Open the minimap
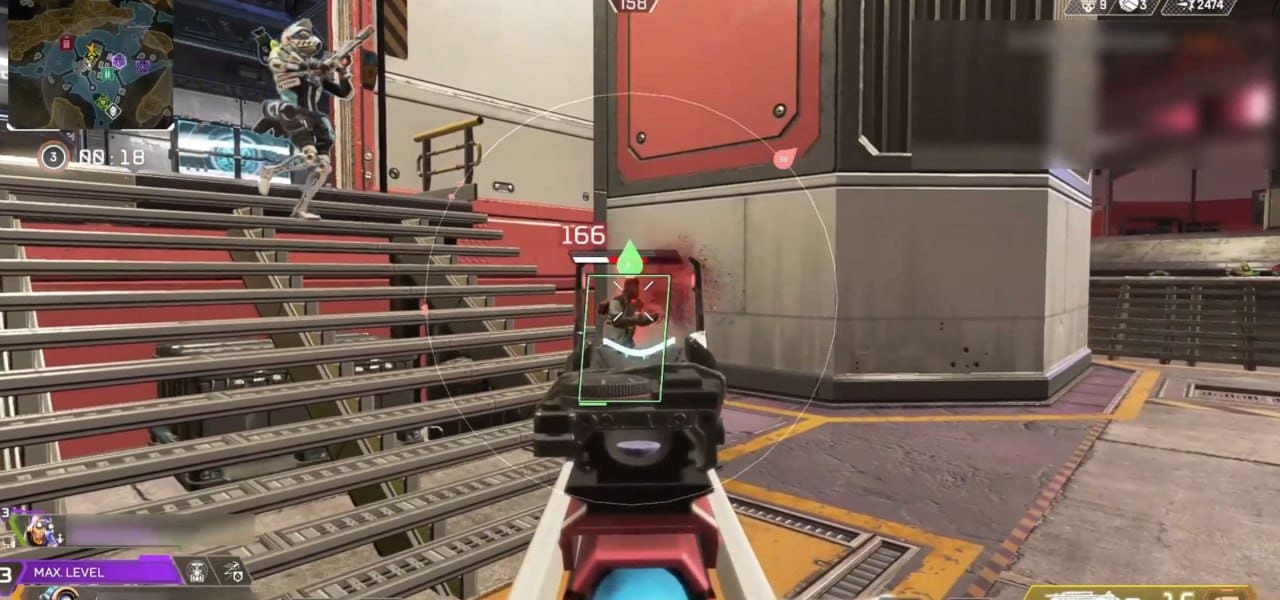The image size is (1280, 600). (90, 64)
